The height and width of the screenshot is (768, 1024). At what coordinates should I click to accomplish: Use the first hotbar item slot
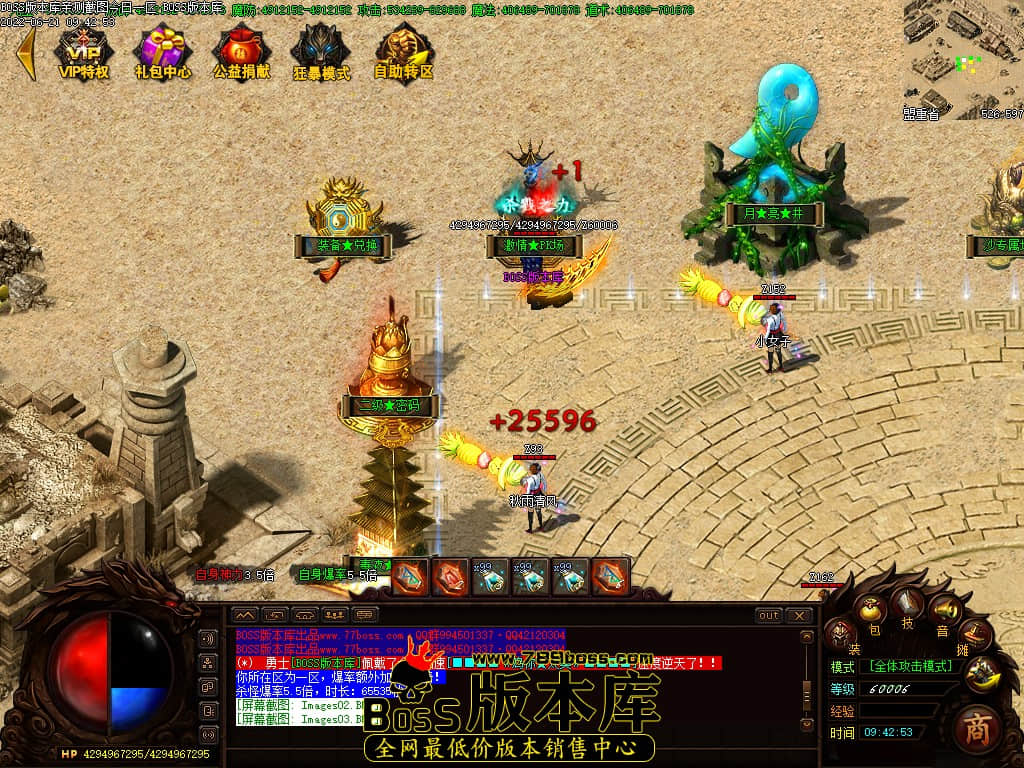click(409, 577)
